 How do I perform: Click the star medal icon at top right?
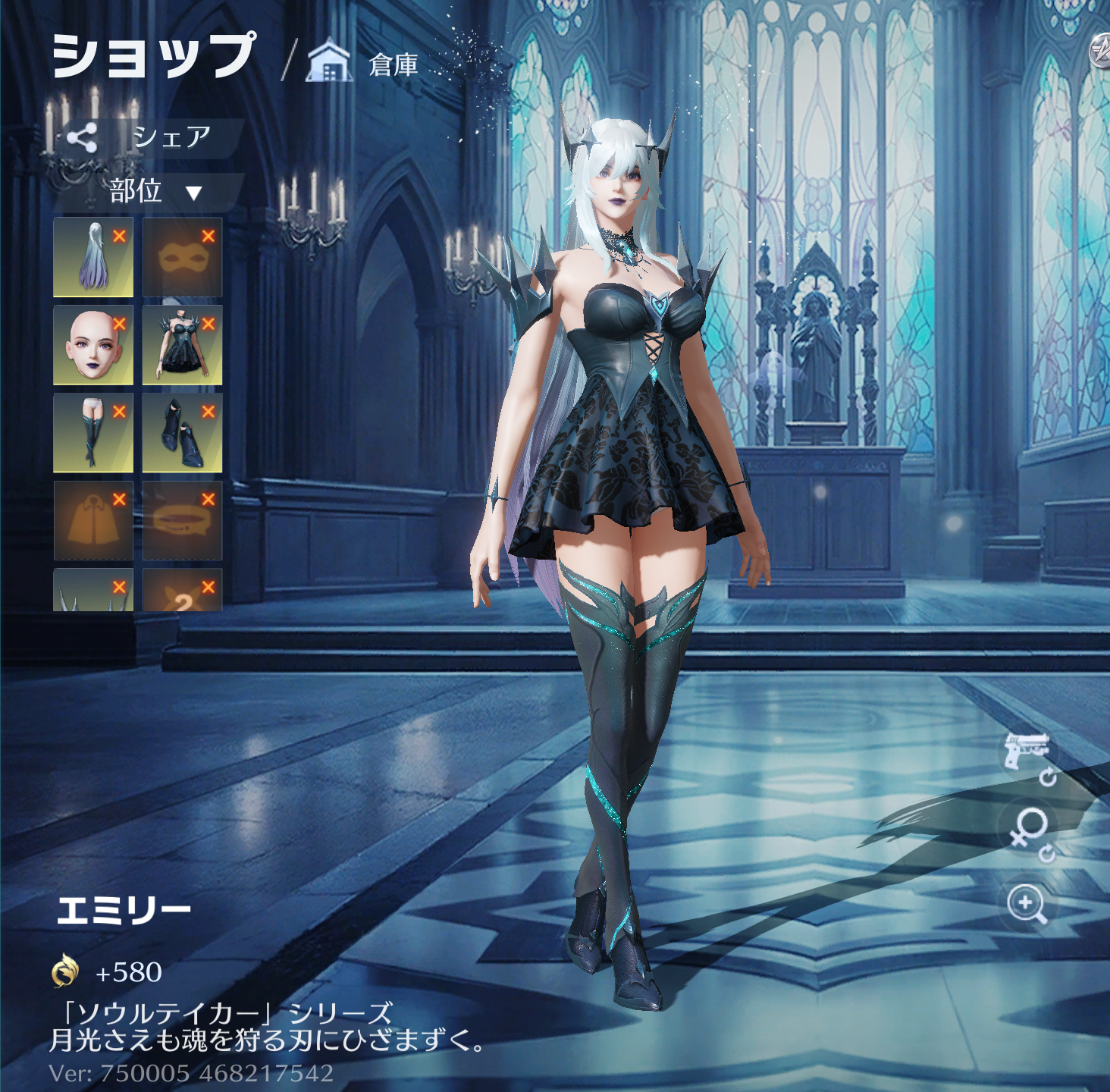1099,52
